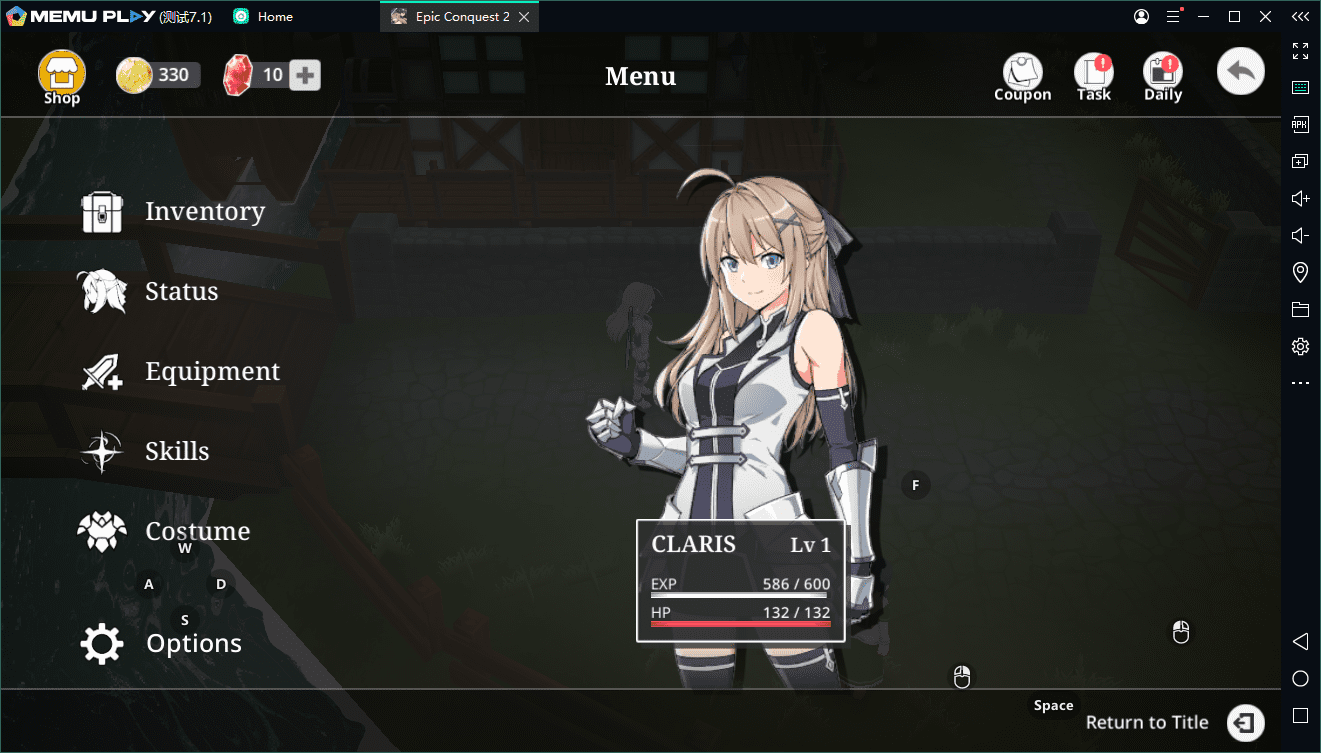Screen dimensions: 1321x753
Task: Add more red gems with plus button
Action: pos(305,75)
